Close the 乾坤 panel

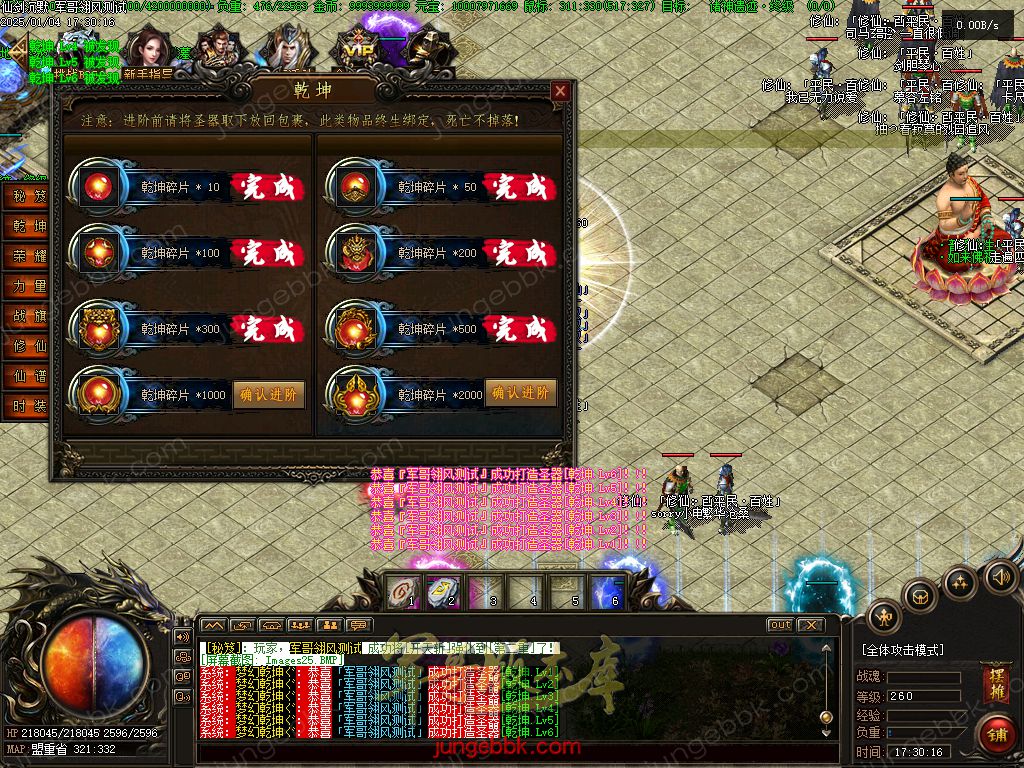point(560,92)
